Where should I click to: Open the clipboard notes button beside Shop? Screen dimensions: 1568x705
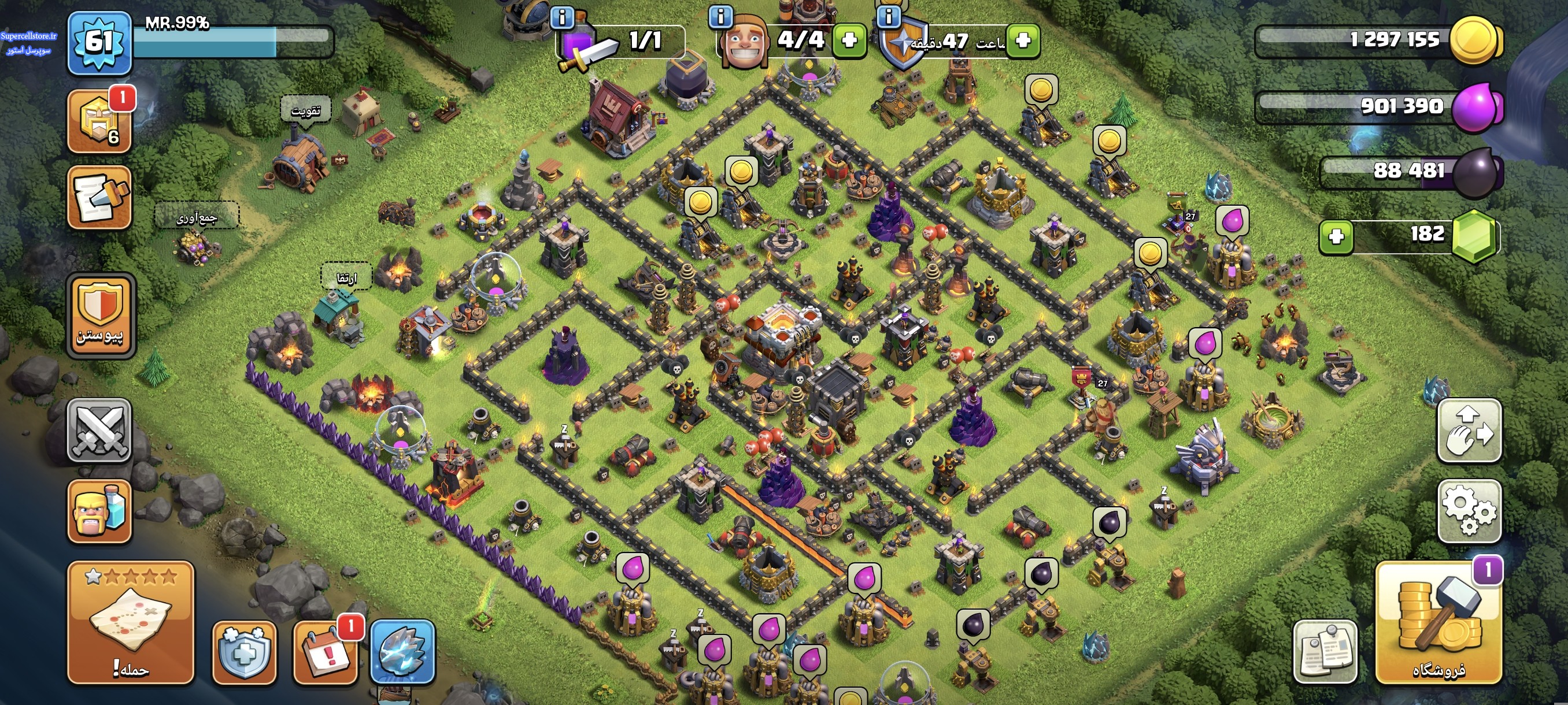1325,652
